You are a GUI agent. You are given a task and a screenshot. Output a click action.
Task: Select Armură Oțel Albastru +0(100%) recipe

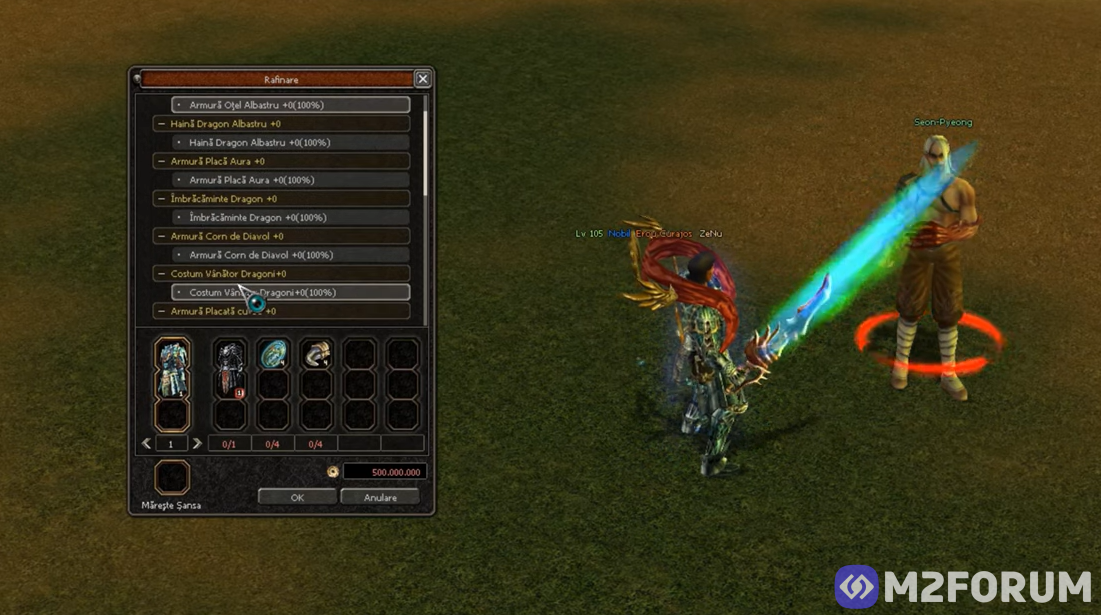(x=290, y=105)
